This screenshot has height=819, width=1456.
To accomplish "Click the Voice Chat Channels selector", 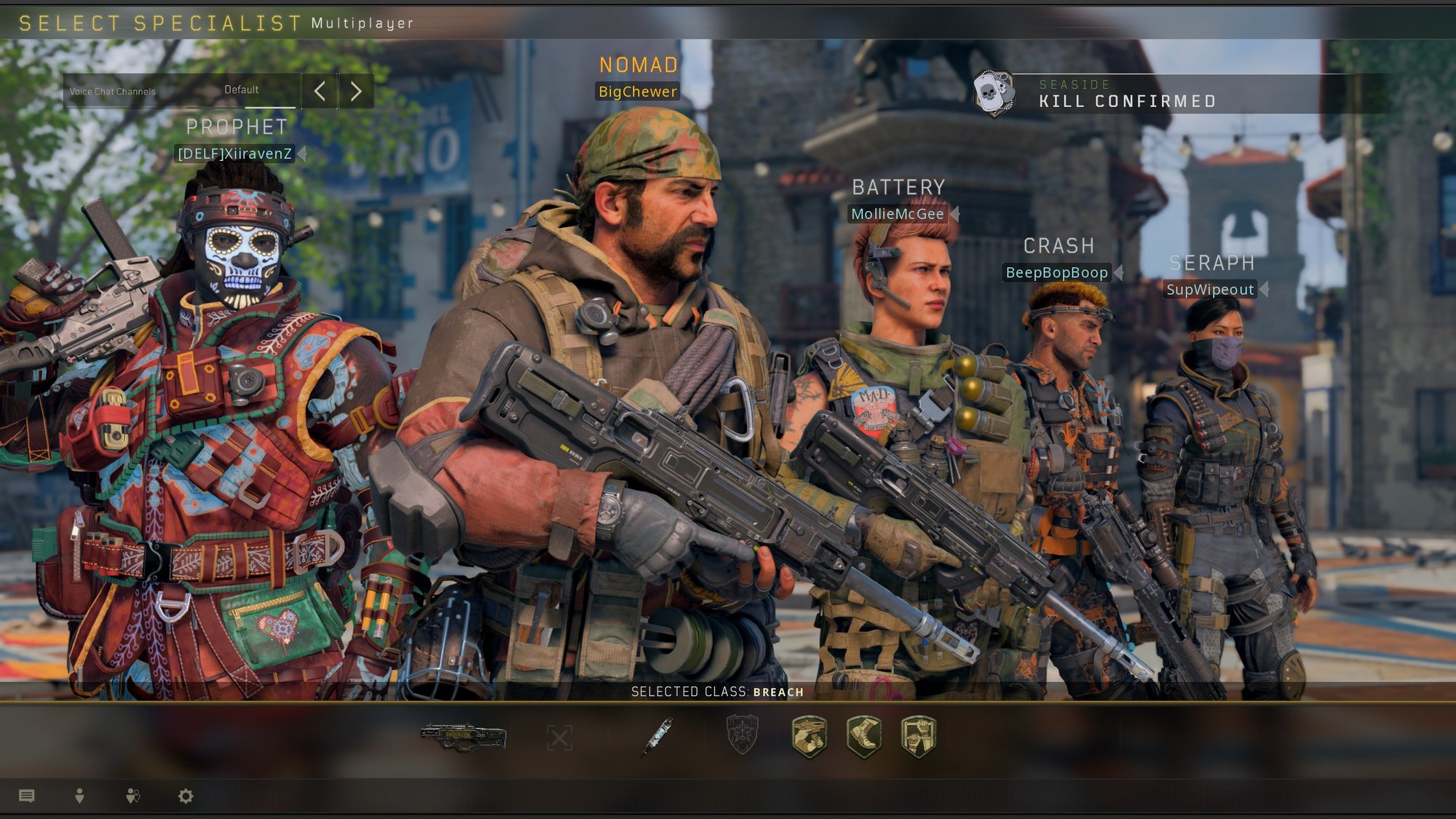I will coord(181,91).
